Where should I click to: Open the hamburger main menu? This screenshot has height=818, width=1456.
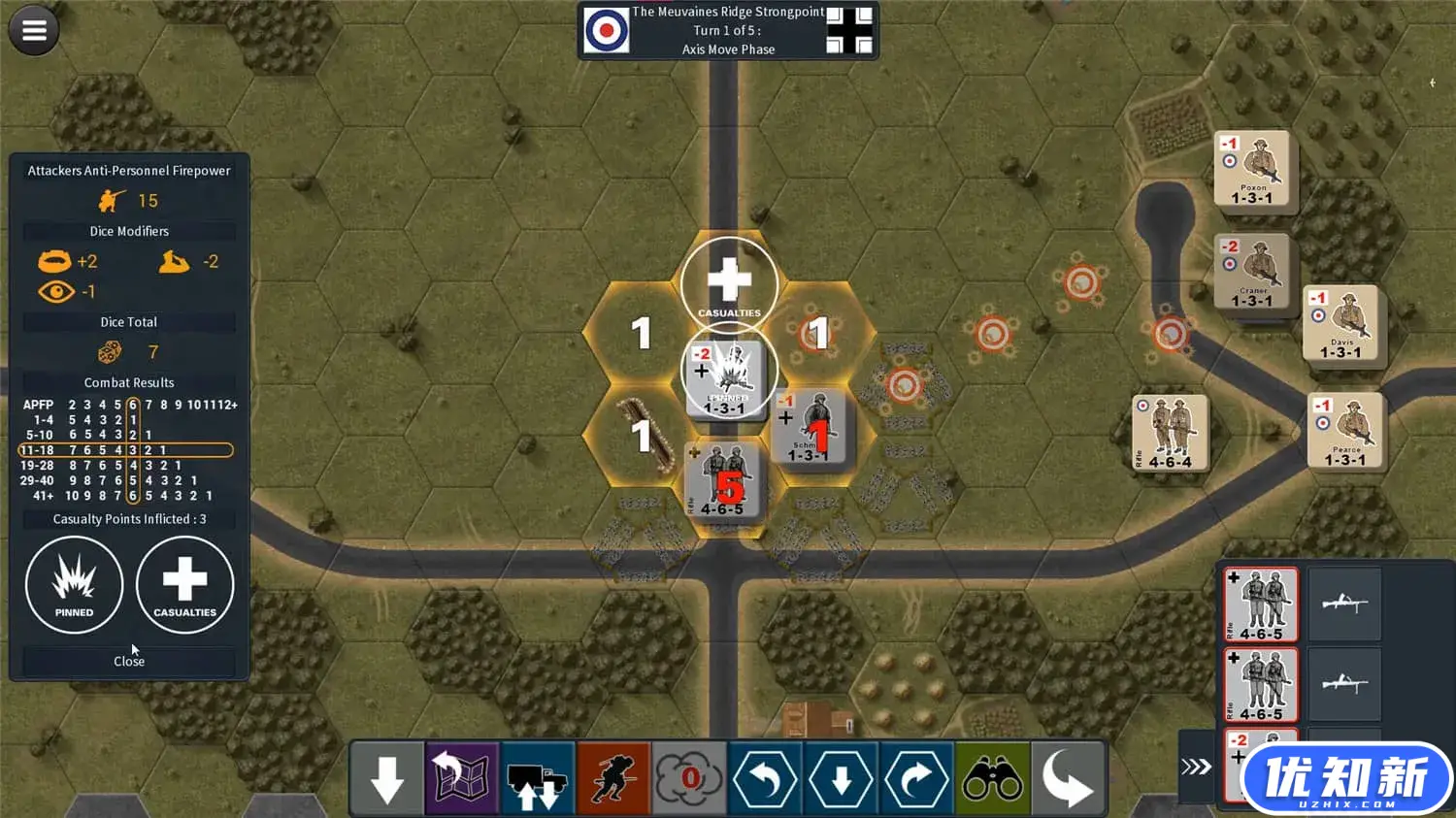(x=34, y=31)
